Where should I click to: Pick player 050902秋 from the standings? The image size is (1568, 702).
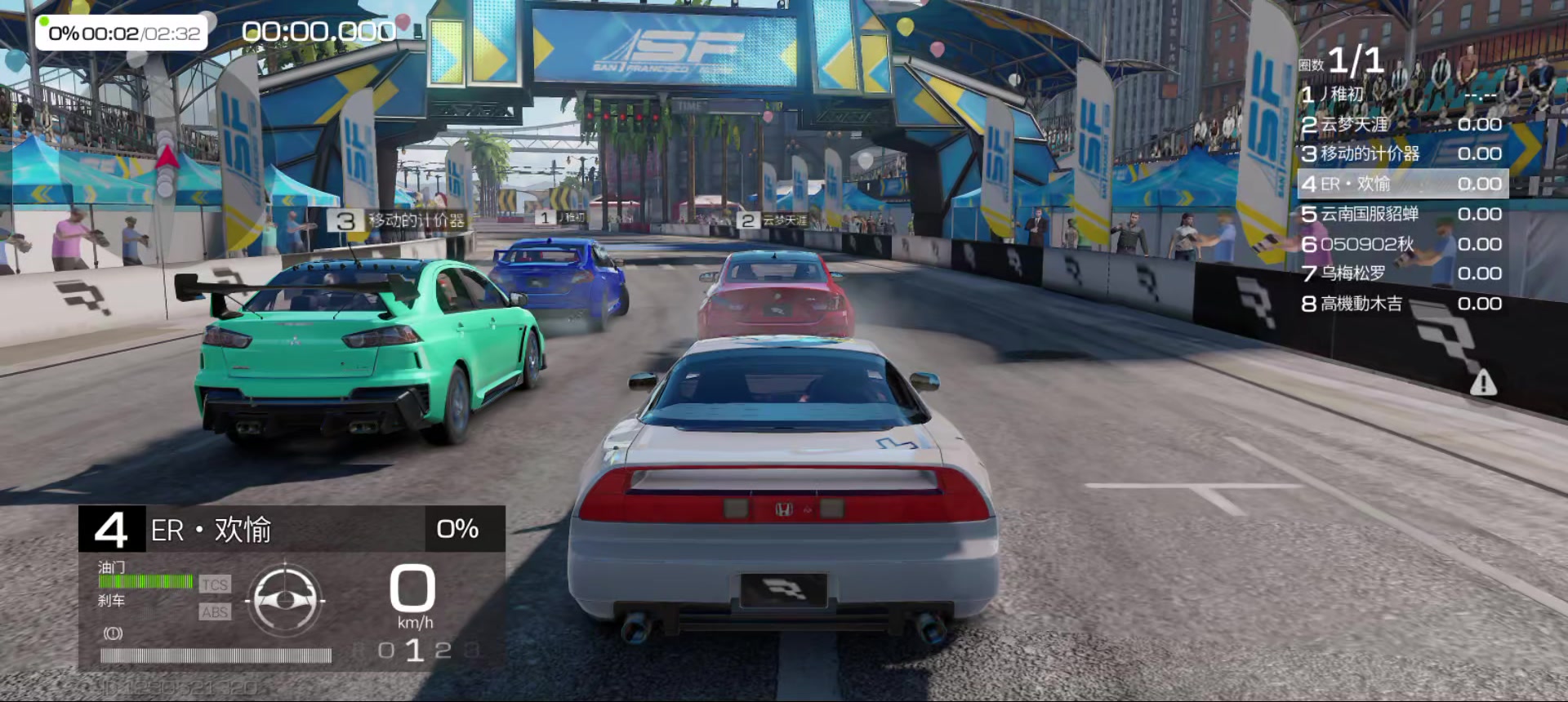tap(1401, 244)
